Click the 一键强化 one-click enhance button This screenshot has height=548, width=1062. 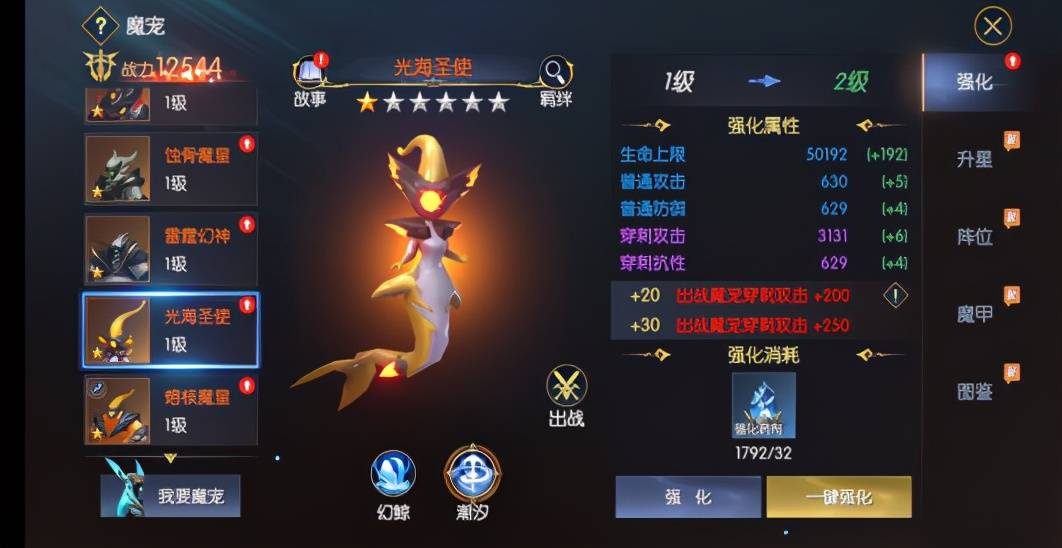(838, 497)
